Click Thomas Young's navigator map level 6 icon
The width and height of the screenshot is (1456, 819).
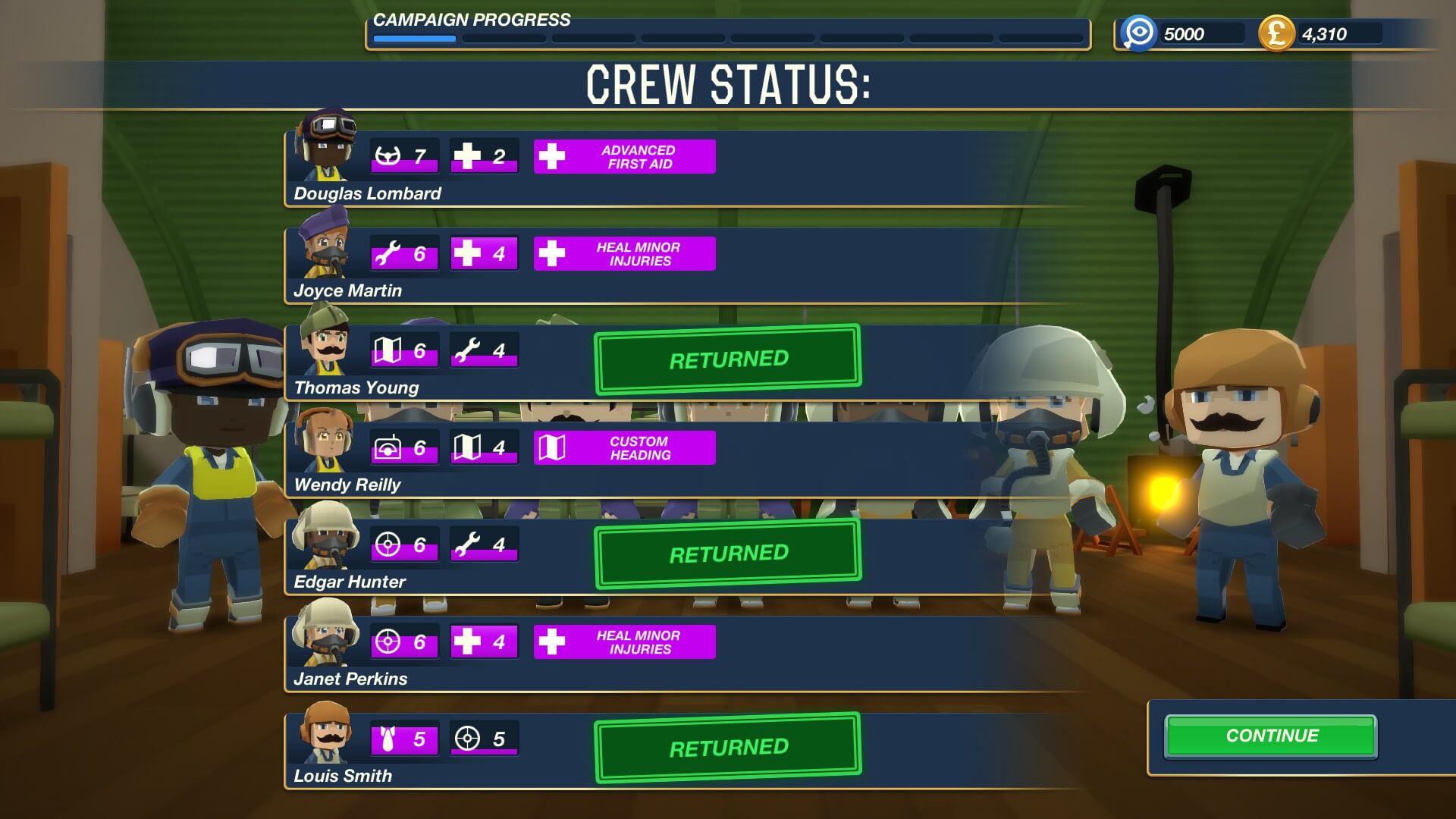click(404, 350)
